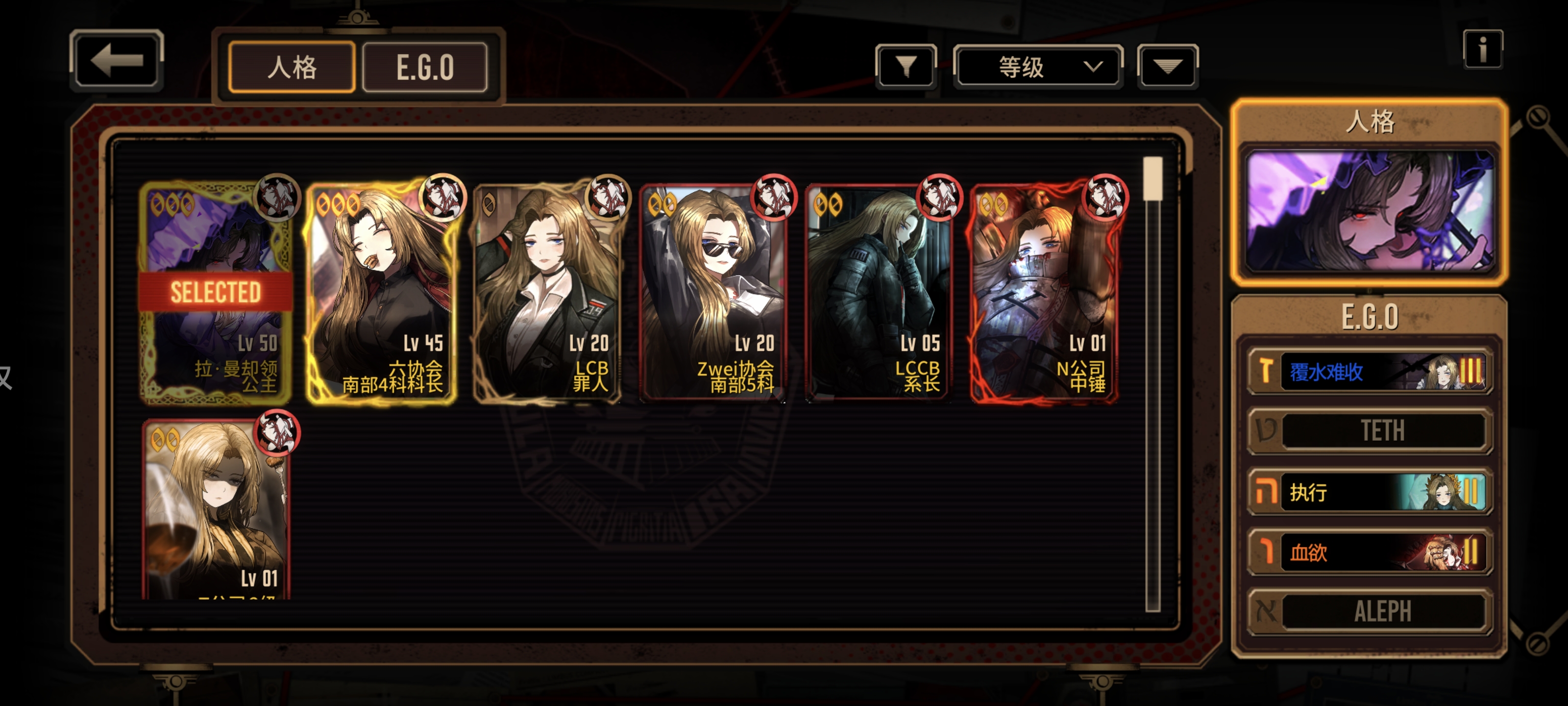Switch to the E.G.O tab

(x=425, y=67)
